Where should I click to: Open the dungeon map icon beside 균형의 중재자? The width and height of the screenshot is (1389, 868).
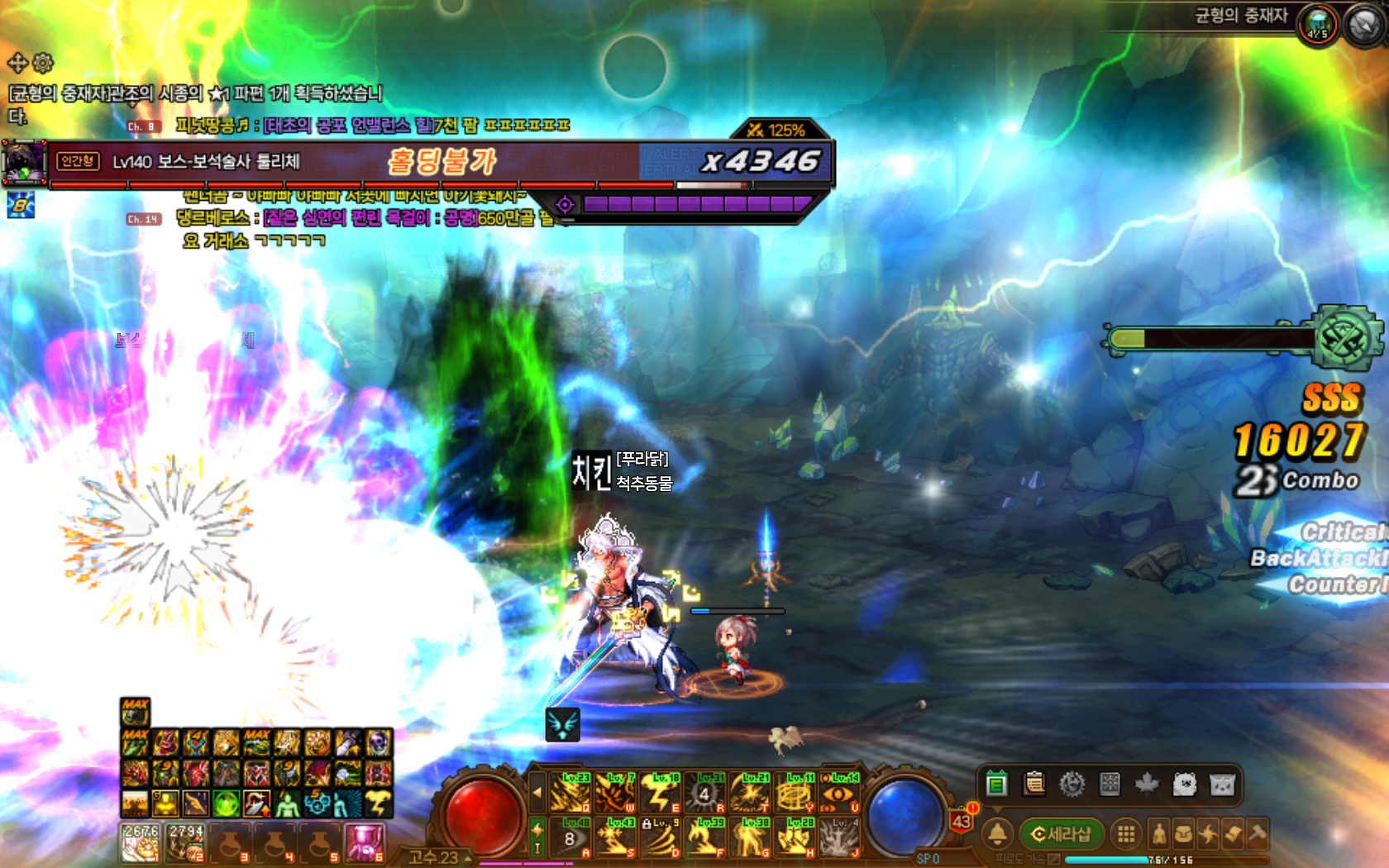tap(1317, 25)
